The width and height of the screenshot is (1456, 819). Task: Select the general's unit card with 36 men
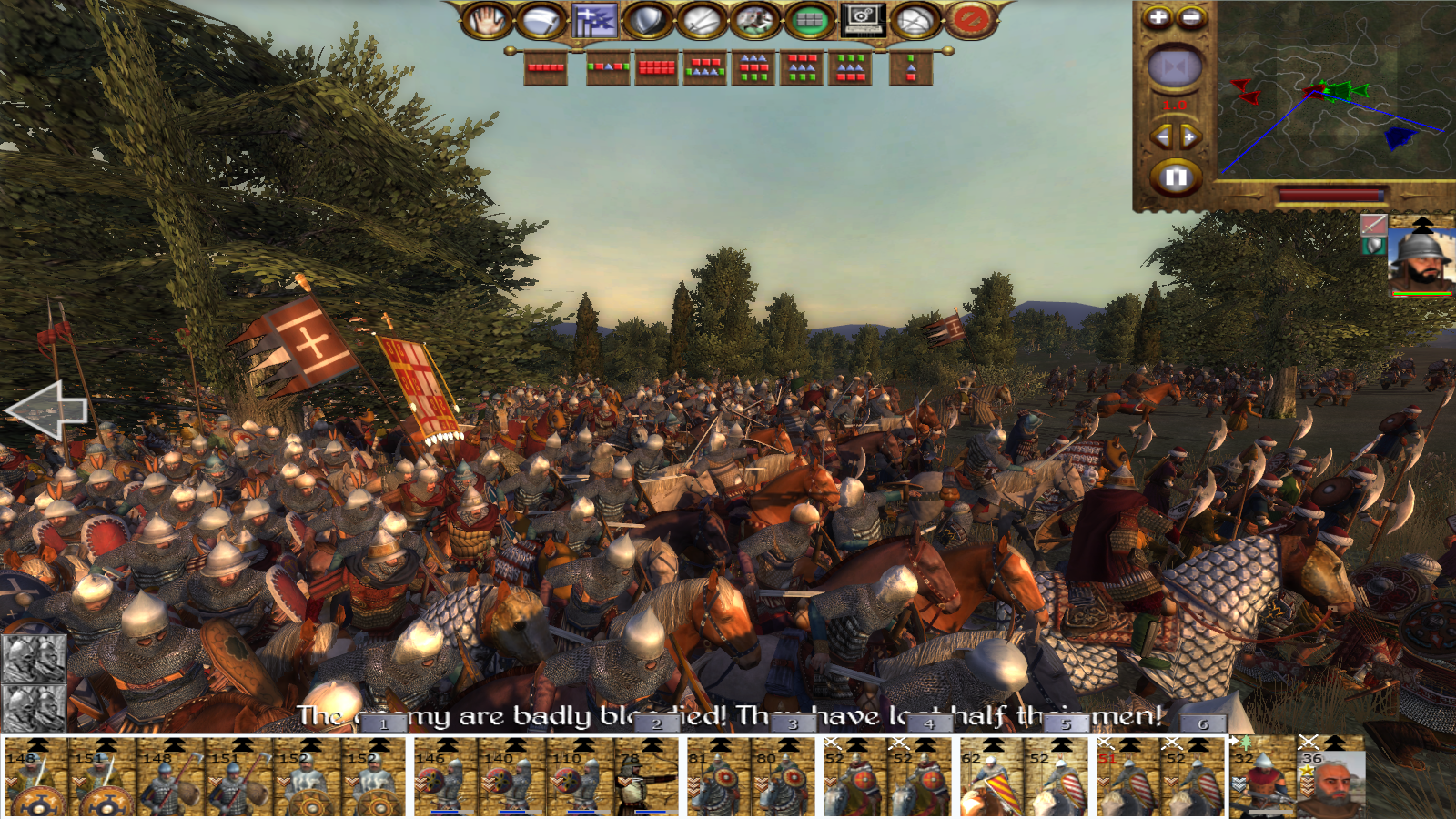point(1331,779)
